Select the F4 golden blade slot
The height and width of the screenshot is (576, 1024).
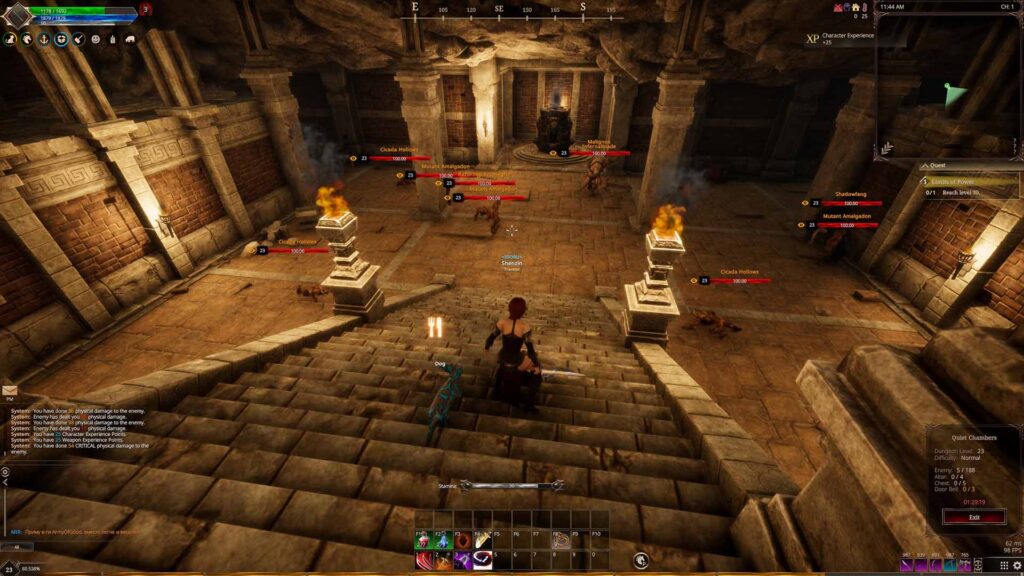click(x=482, y=541)
